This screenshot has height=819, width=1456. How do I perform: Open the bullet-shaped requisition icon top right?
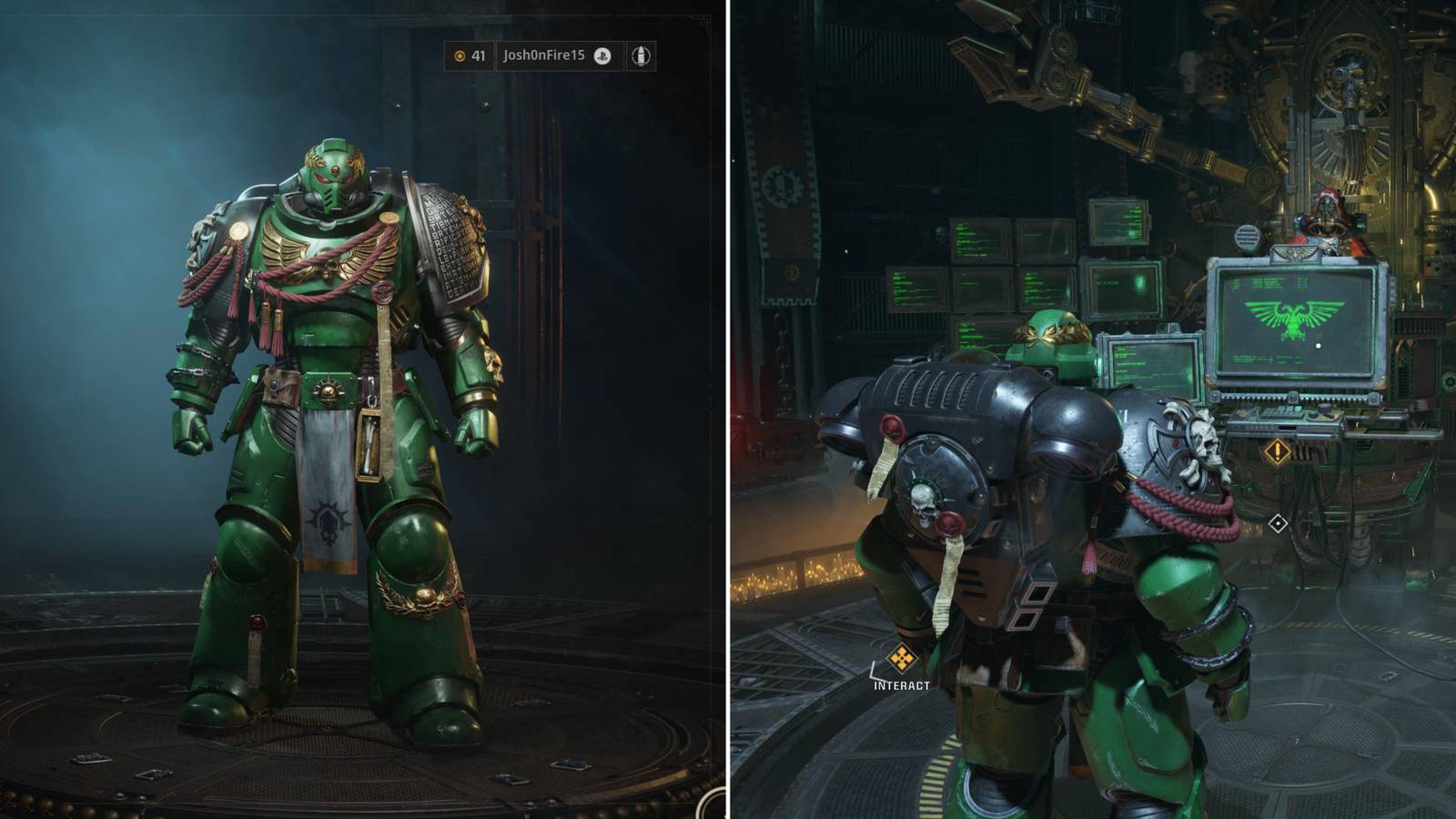[642, 55]
